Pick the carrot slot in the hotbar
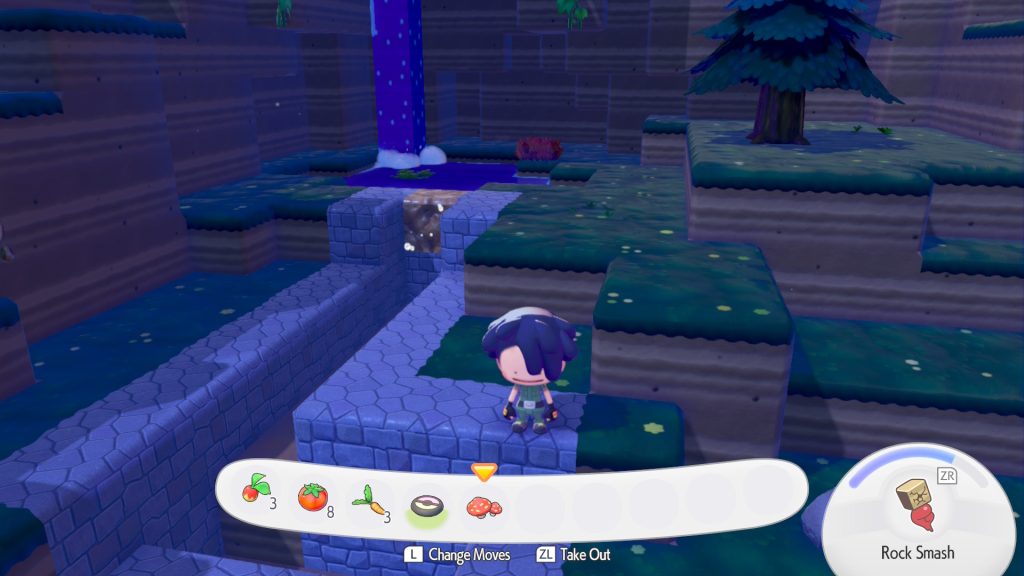Screen dimensions: 1024x576 369,497
